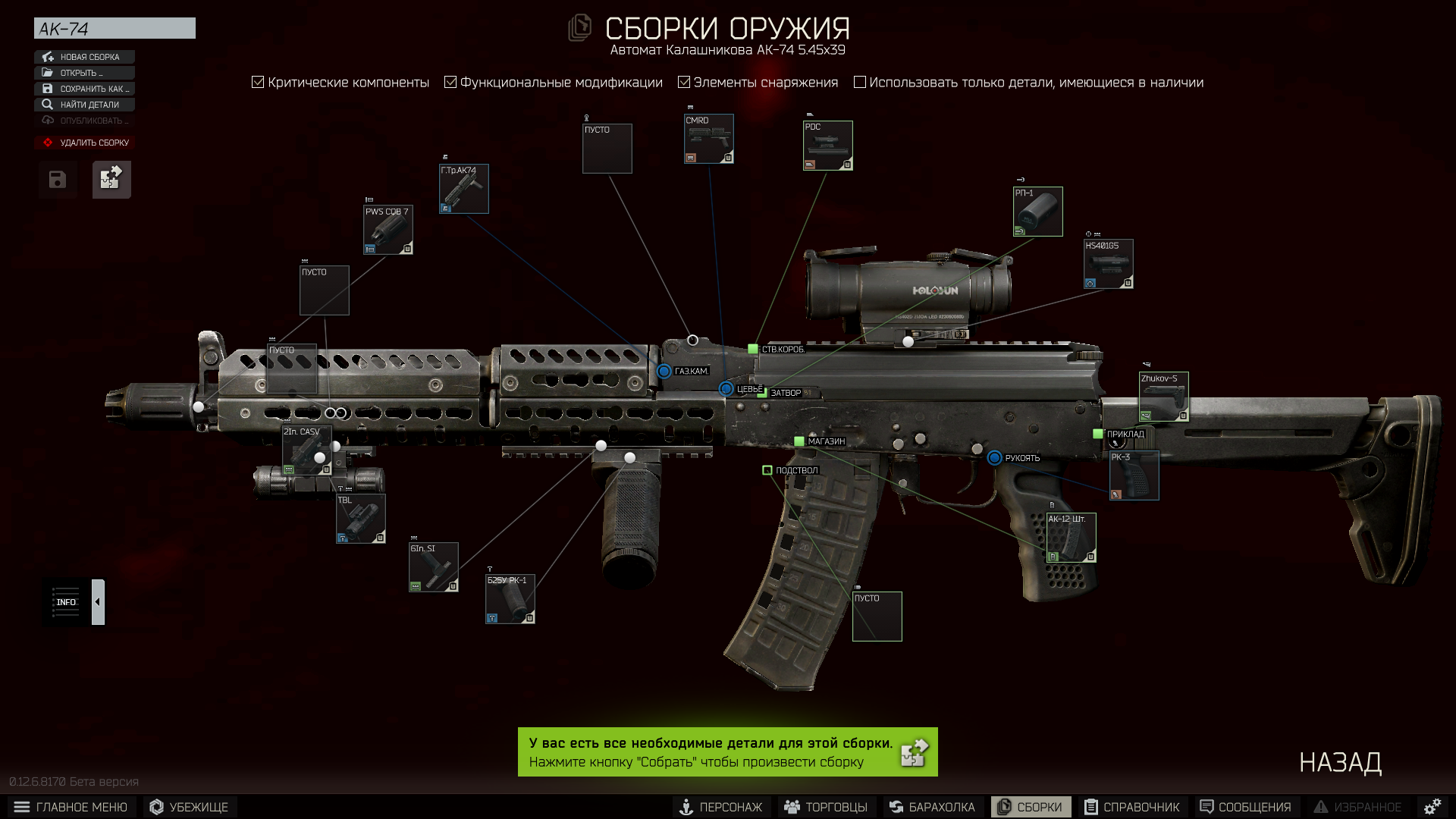
Task: Click НАЙТИ ДЕТАЛИ to find parts
Action: click(84, 105)
